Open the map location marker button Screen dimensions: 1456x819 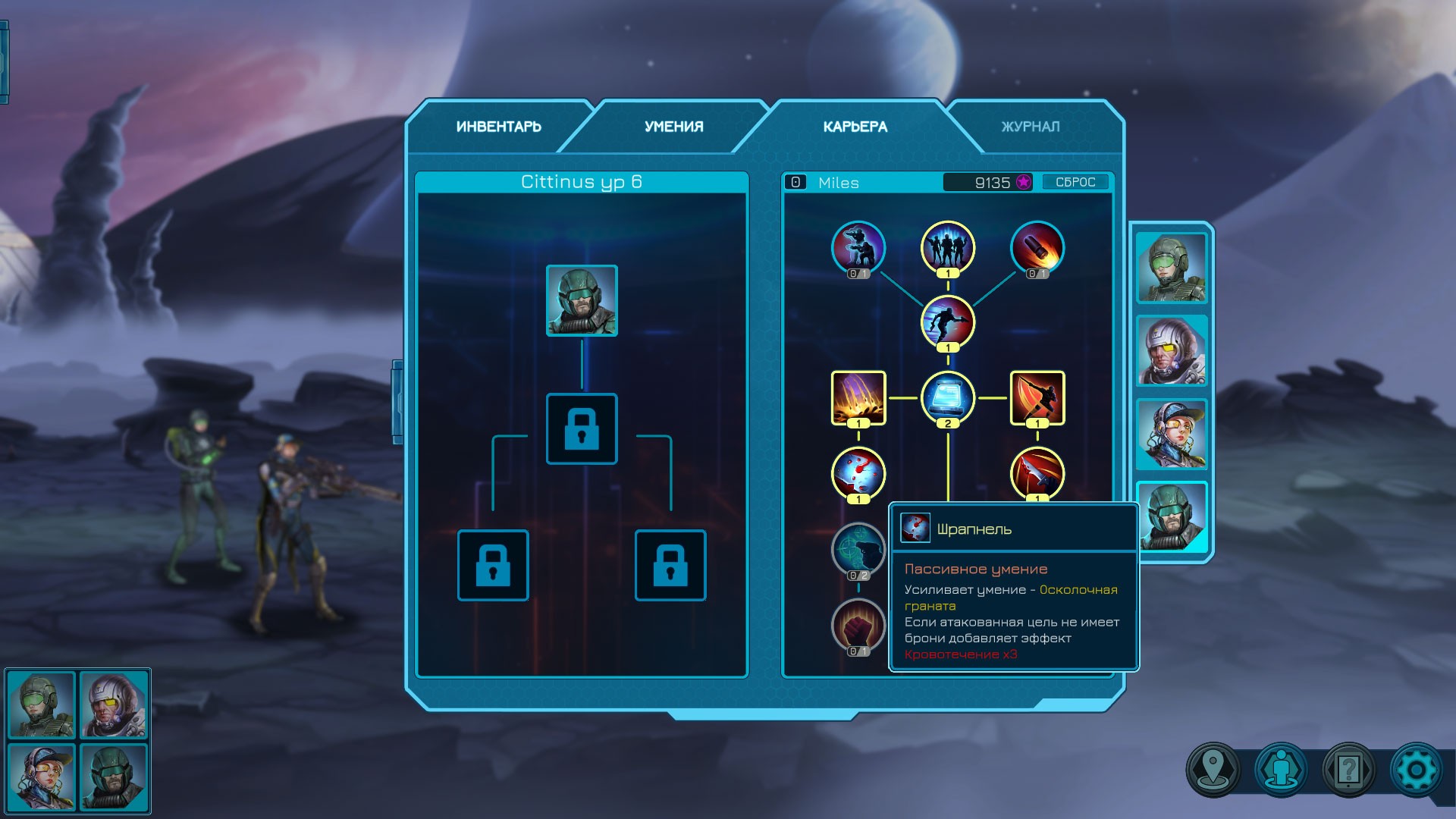pos(1213,770)
